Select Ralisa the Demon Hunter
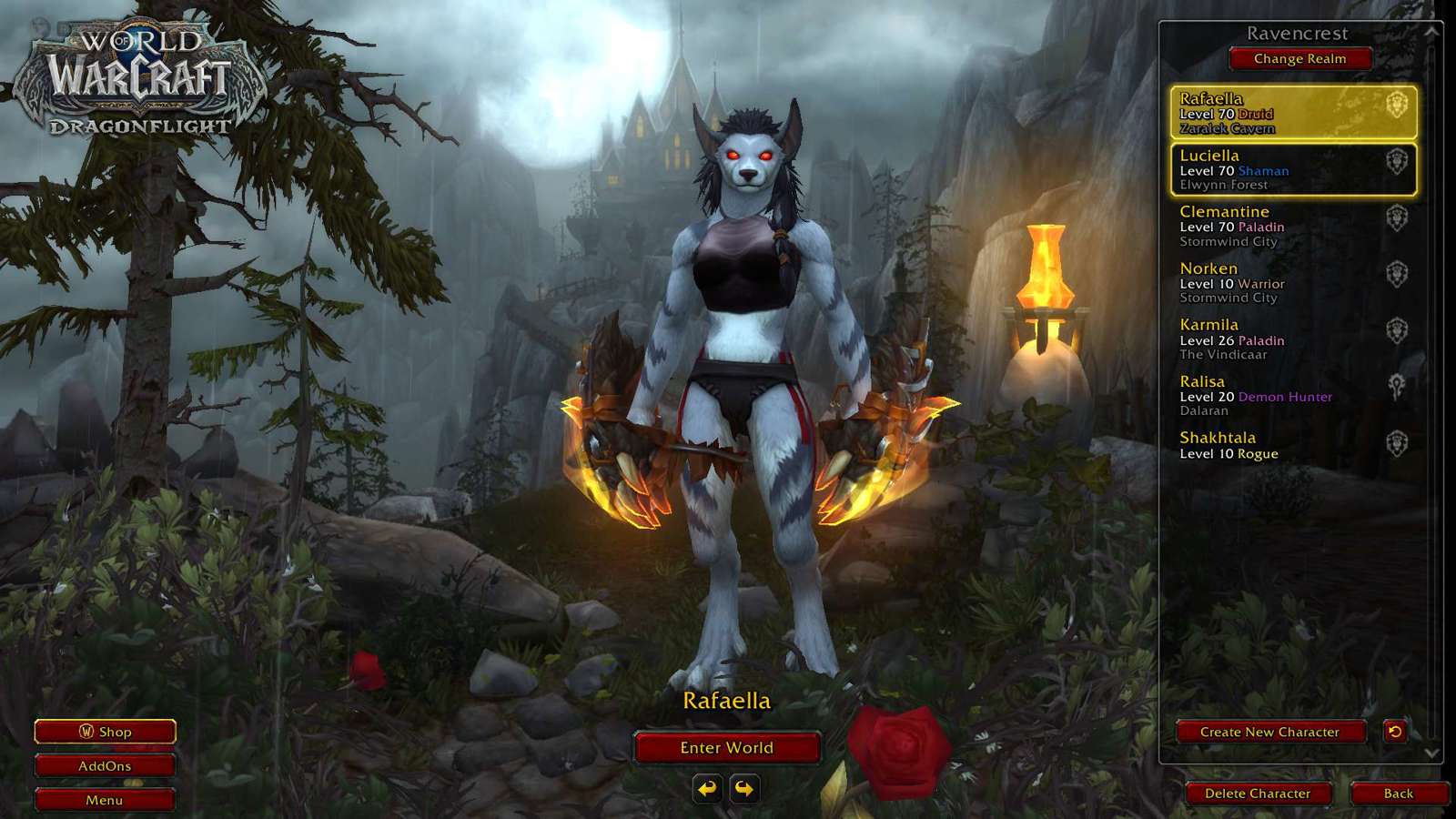1456x819 pixels. [x=1292, y=395]
